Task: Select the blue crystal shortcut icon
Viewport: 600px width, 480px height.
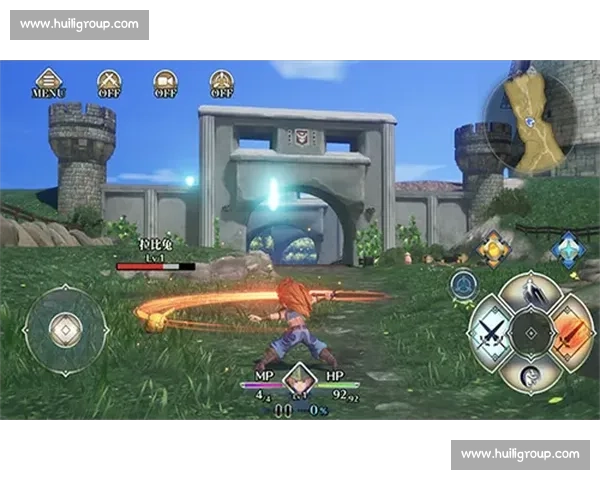Action: coord(568,249)
